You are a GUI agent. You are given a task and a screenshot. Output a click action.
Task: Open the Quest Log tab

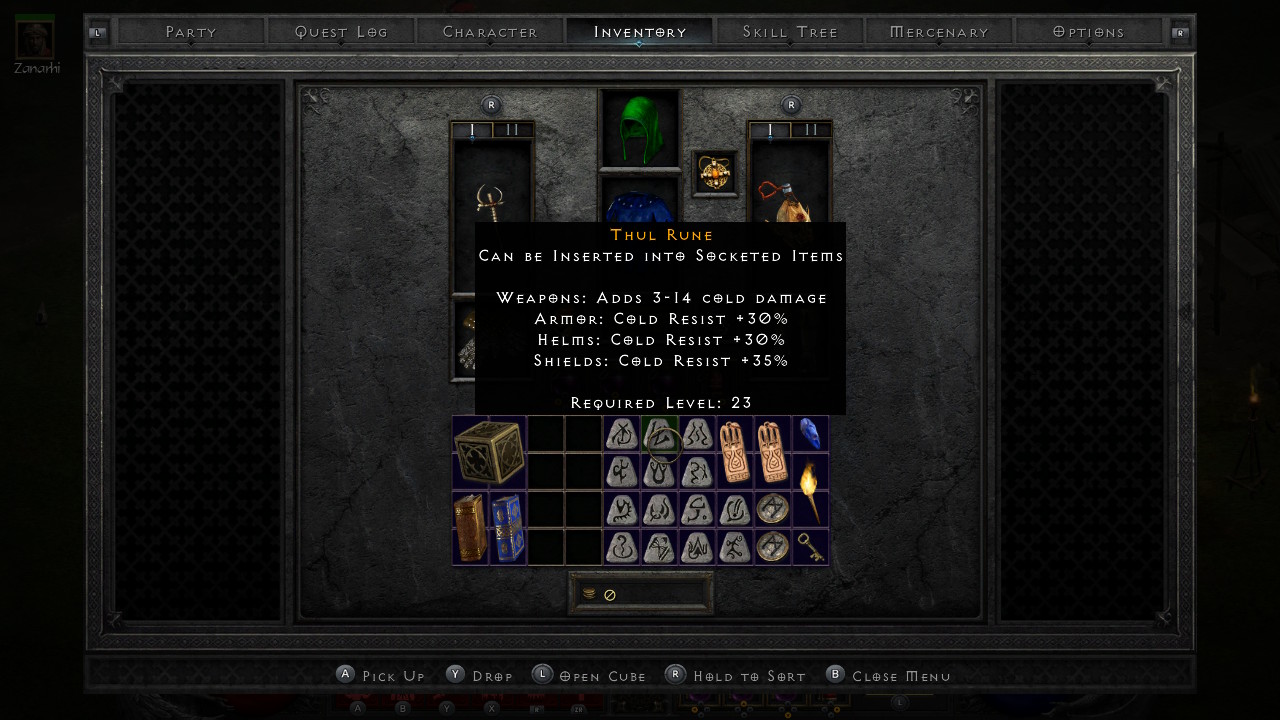341,32
